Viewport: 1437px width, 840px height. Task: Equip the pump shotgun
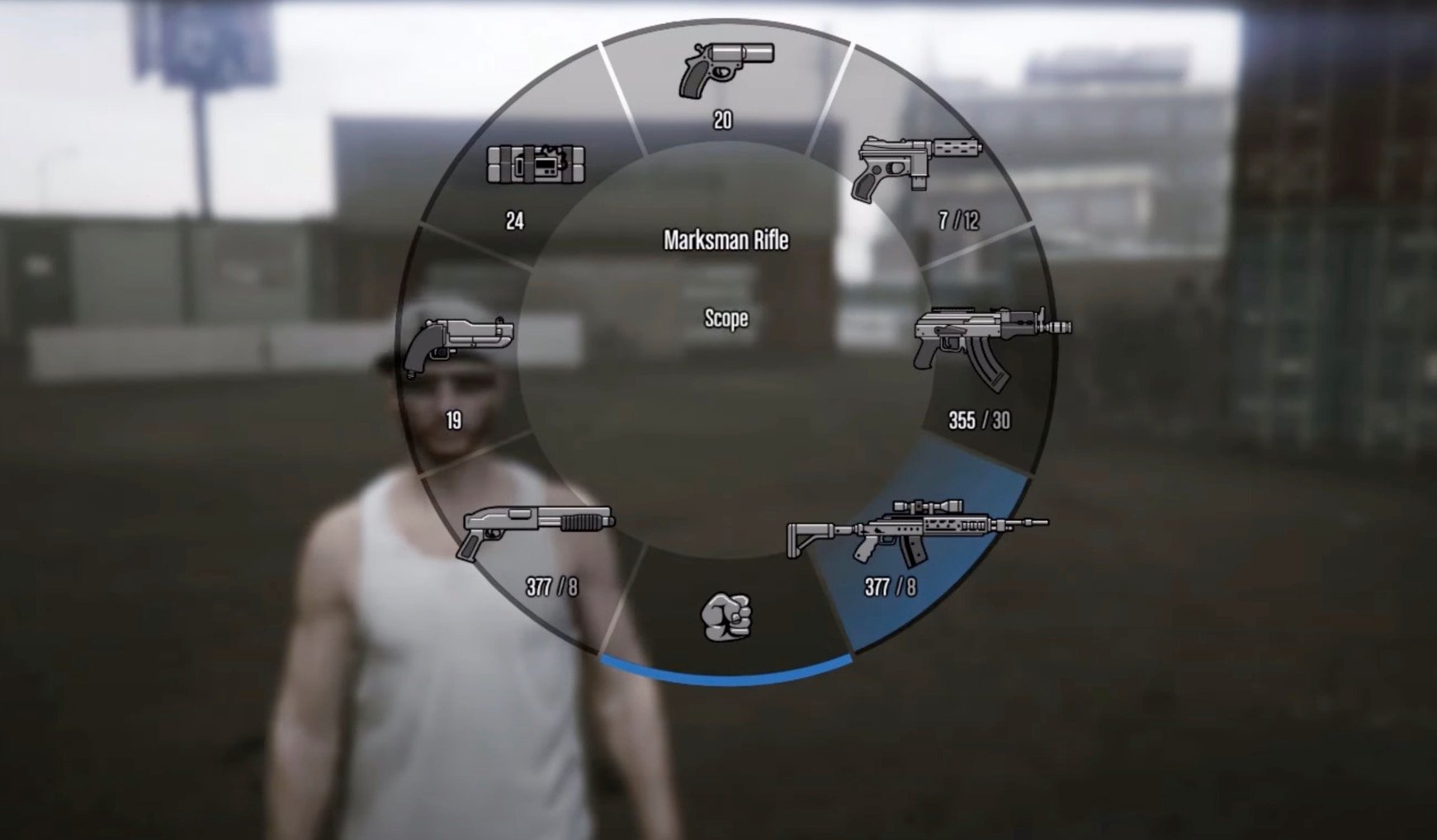[x=538, y=531]
